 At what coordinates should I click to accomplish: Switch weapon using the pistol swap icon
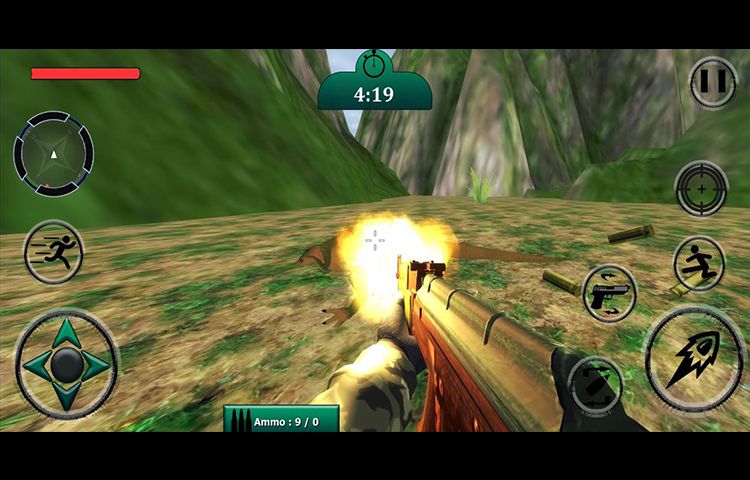(x=610, y=294)
